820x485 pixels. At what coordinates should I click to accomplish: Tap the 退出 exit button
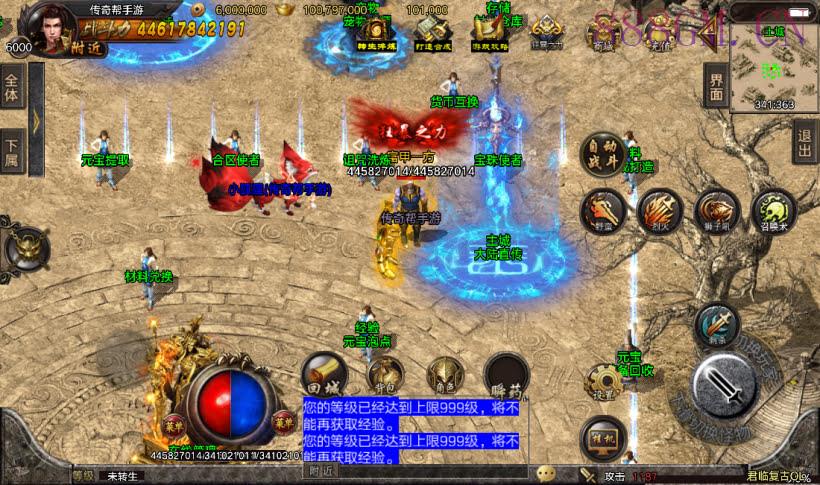tap(805, 141)
